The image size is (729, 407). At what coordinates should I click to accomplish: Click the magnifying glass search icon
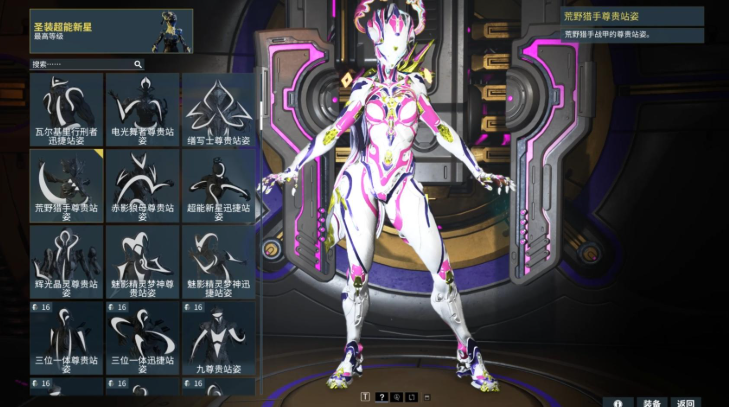(137, 64)
